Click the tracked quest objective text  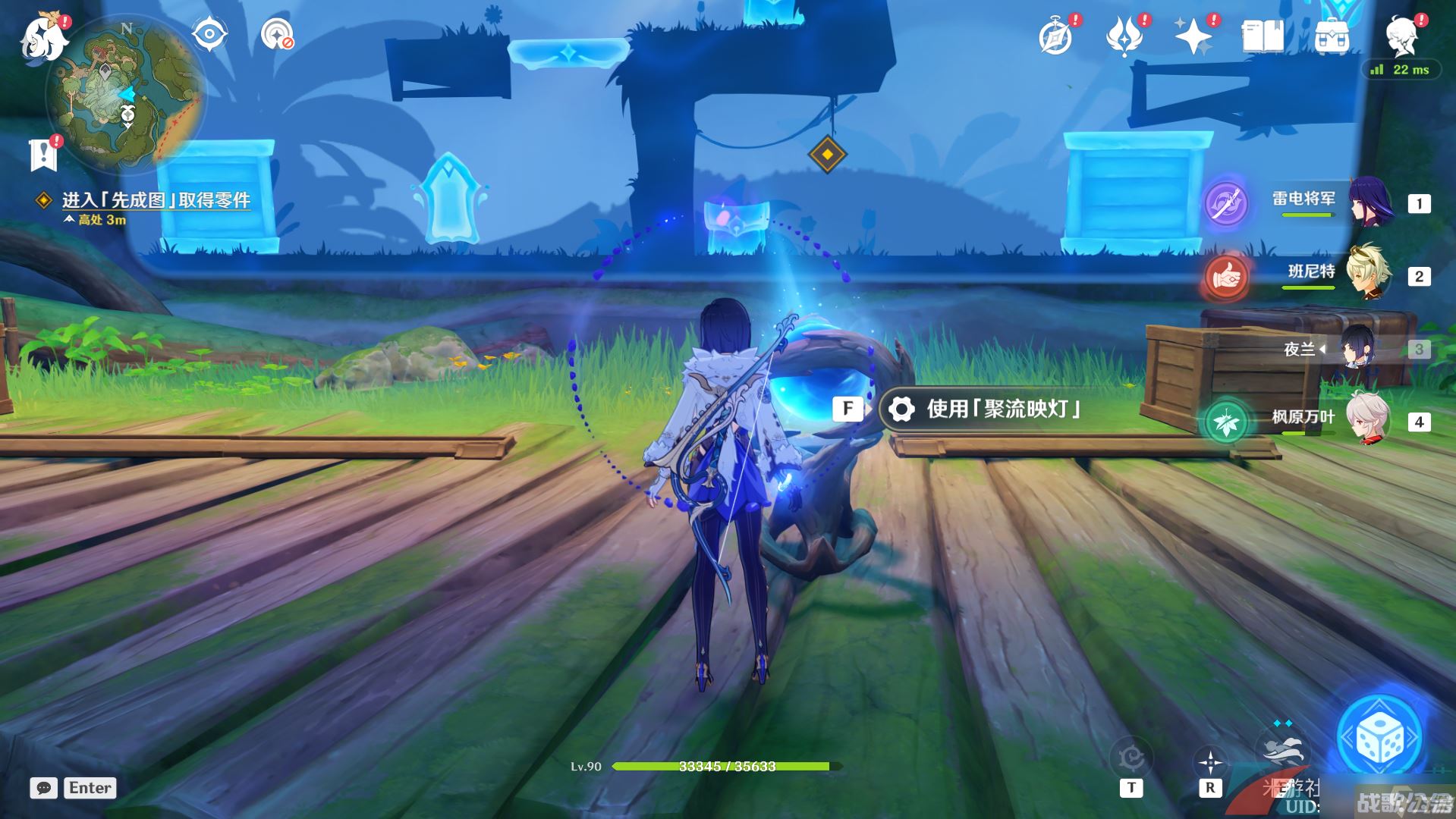point(156,200)
